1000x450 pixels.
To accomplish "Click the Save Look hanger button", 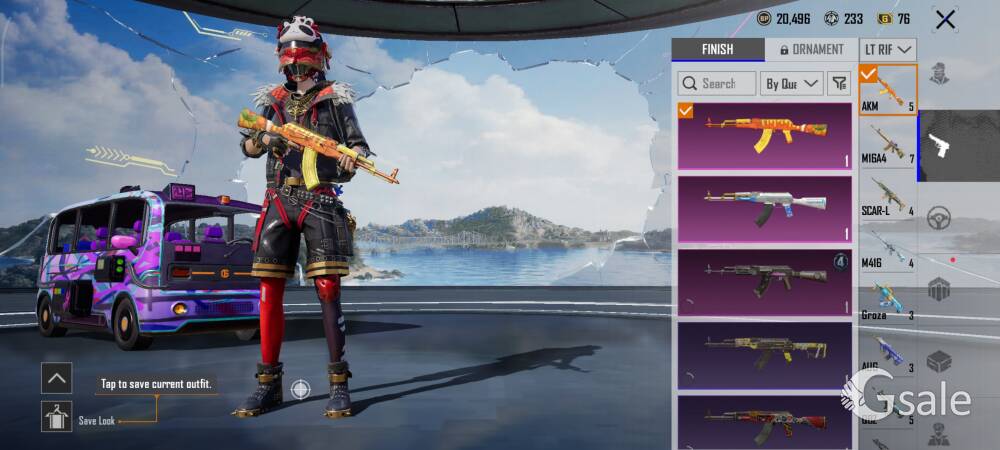I will tap(56, 416).
